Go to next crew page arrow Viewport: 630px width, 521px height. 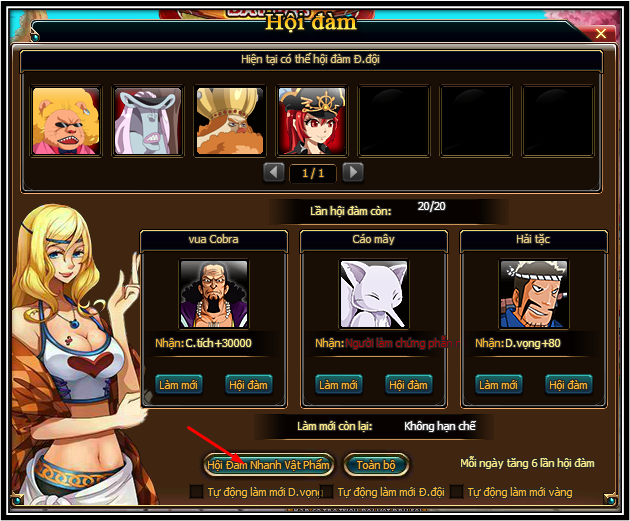point(352,172)
